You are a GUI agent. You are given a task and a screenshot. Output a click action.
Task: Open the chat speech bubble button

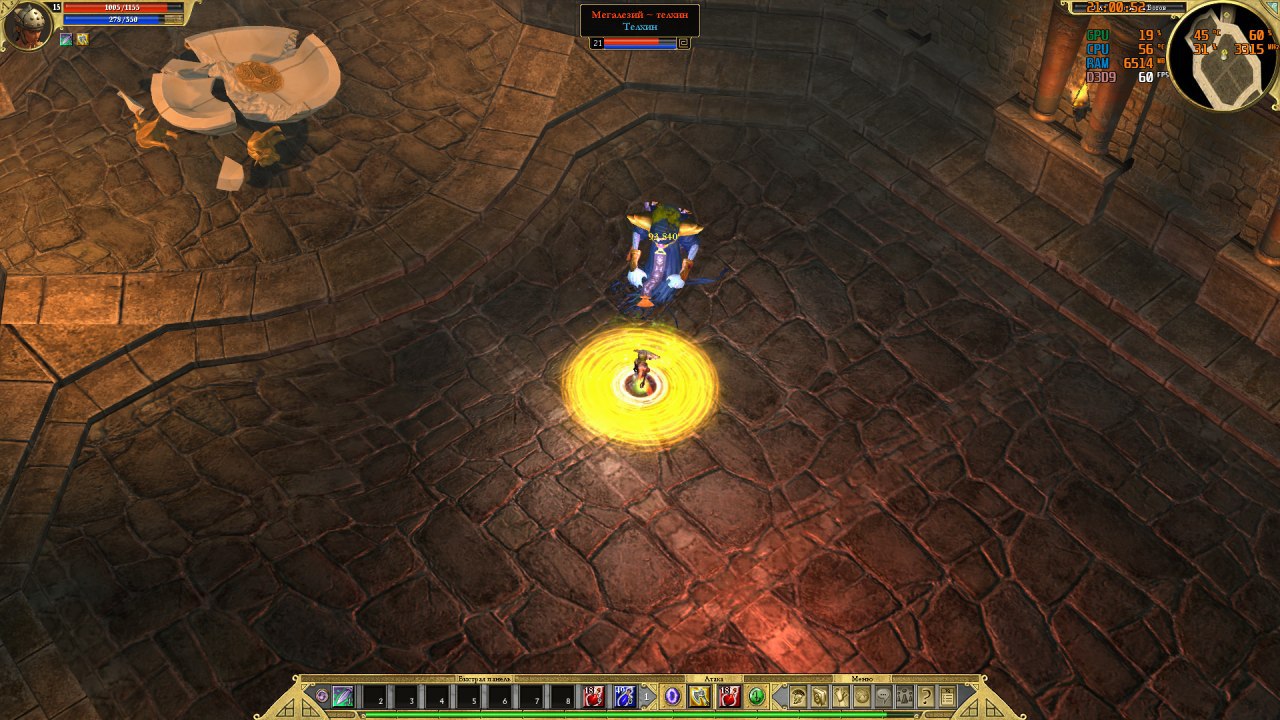[883, 696]
